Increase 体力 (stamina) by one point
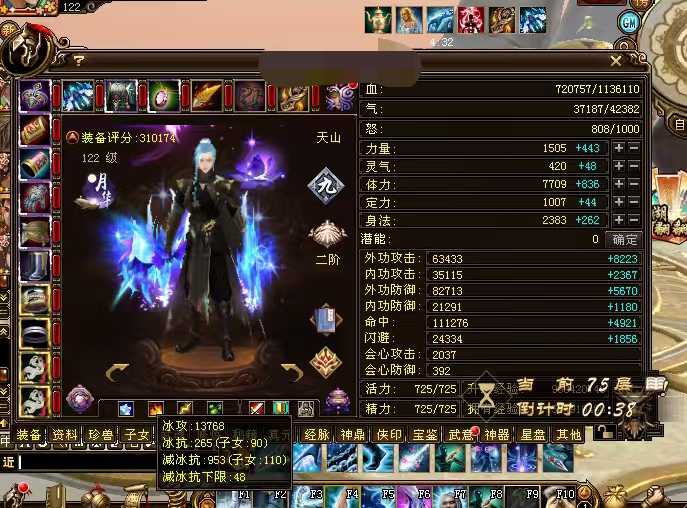The height and width of the screenshot is (508, 687). 619,184
